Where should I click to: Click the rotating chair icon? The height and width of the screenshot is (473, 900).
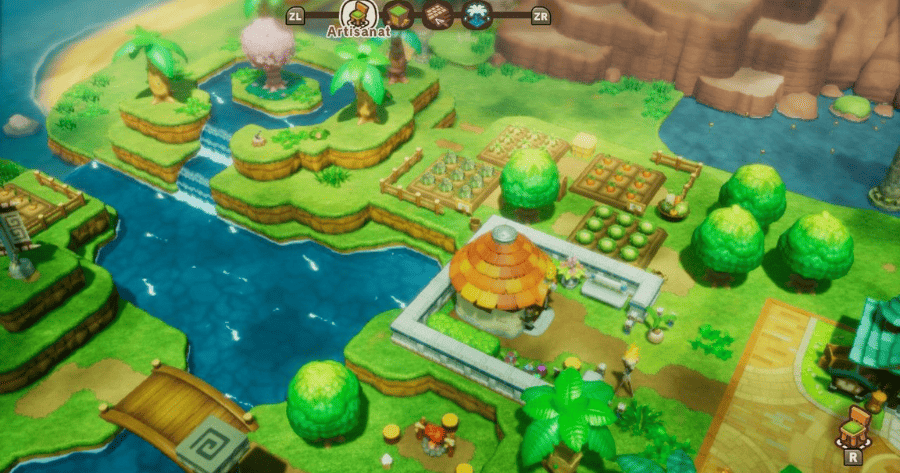(855, 425)
